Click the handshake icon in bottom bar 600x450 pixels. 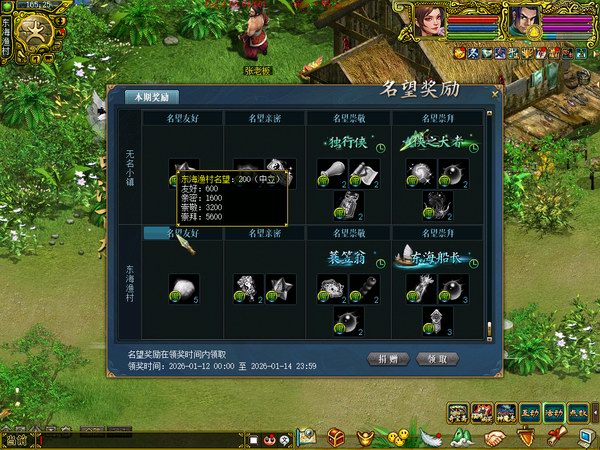pos(494,437)
